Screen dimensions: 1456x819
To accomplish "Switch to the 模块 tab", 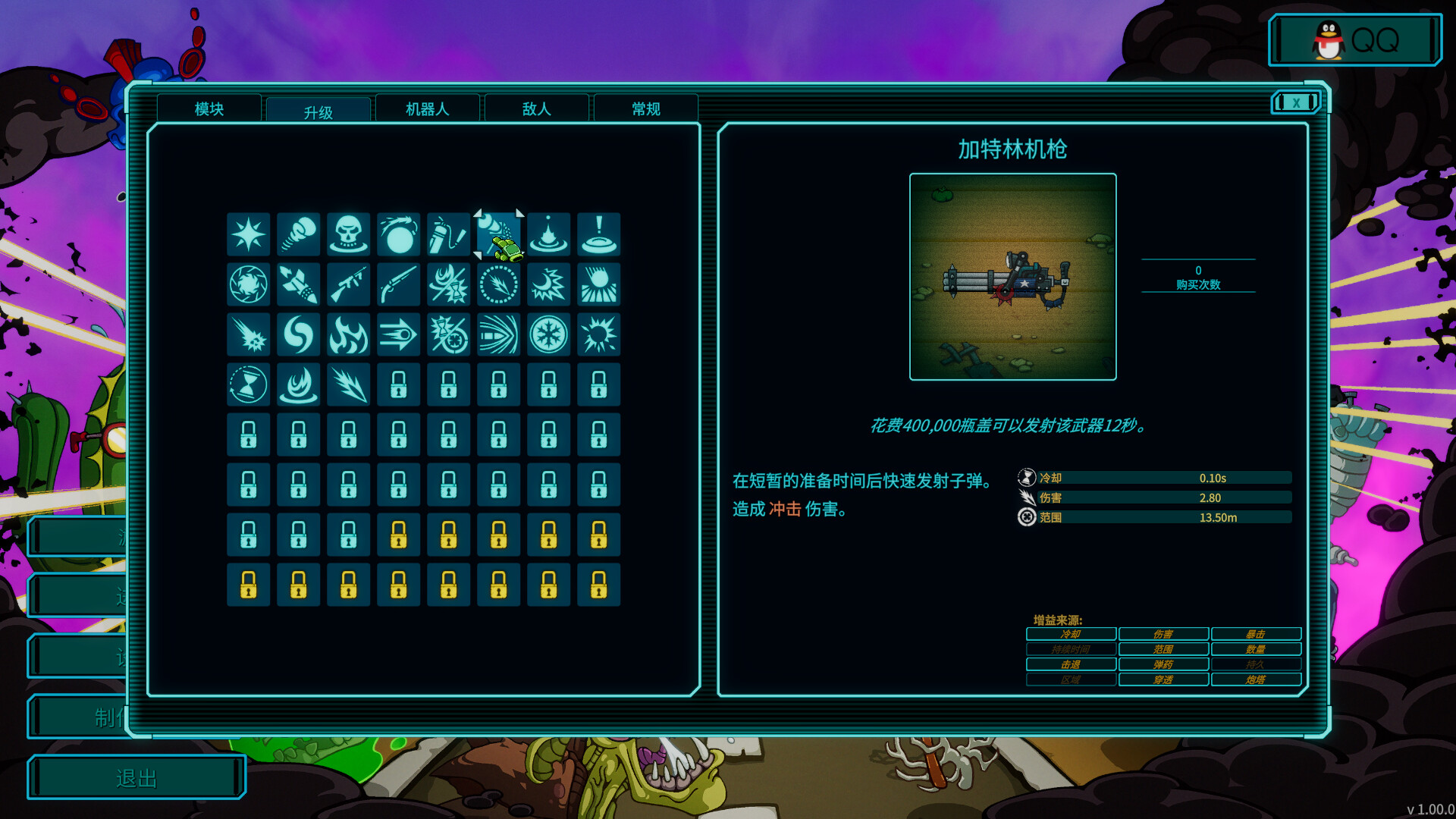I will (x=209, y=109).
